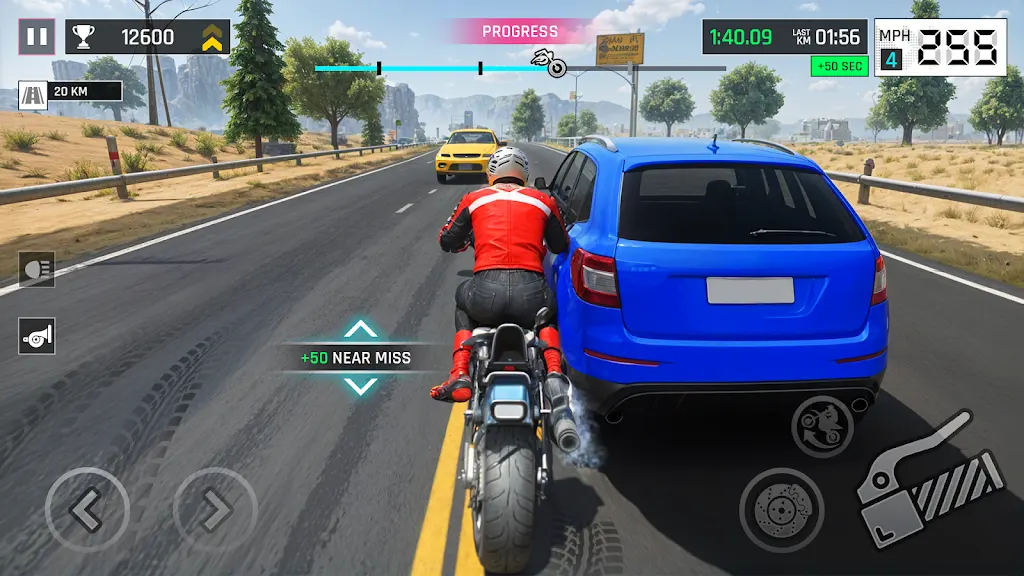Toggle the headlight icon
Screen dimensions: 1024x576
click(37, 269)
